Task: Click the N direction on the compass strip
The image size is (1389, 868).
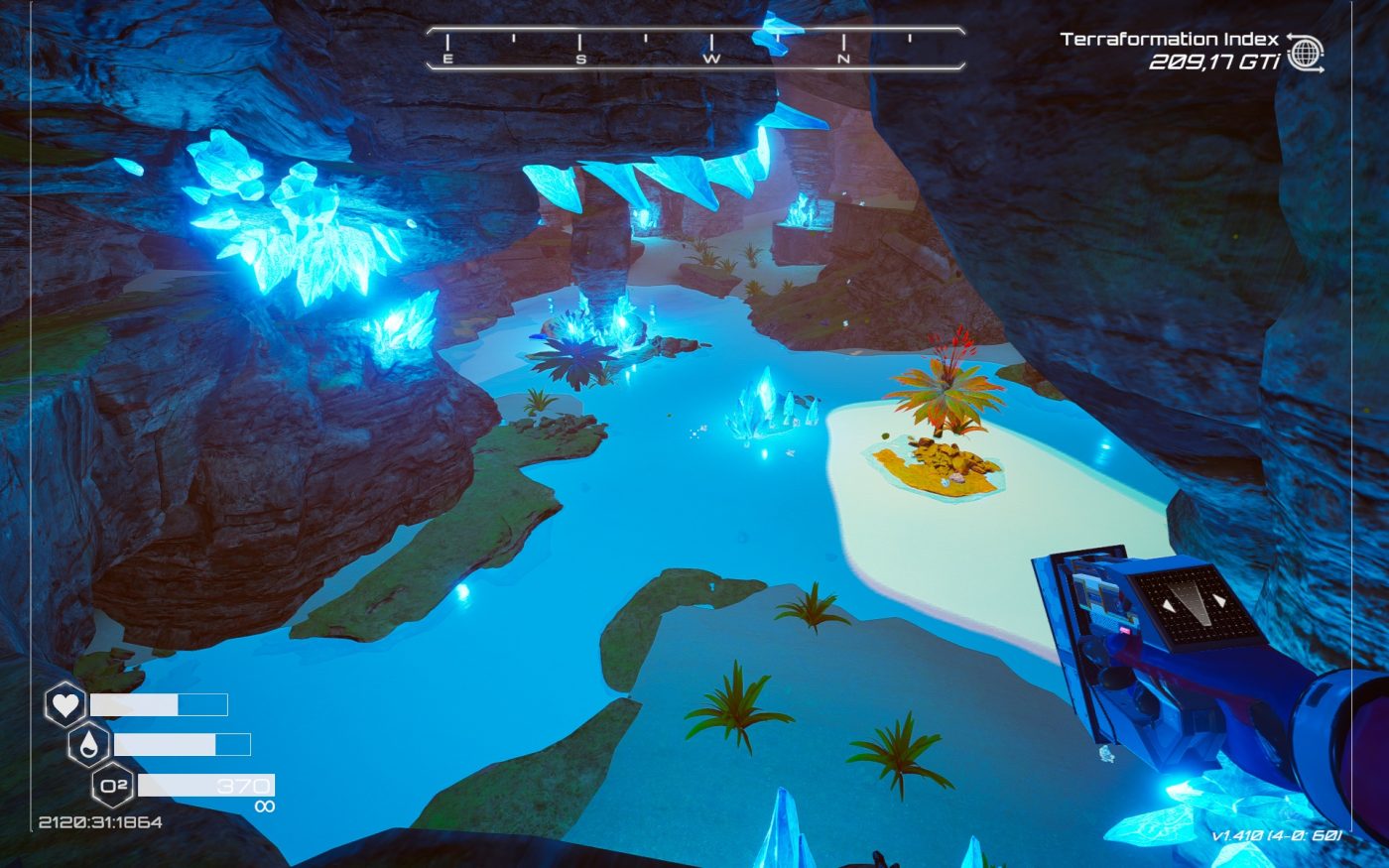Action: point(842,60)
